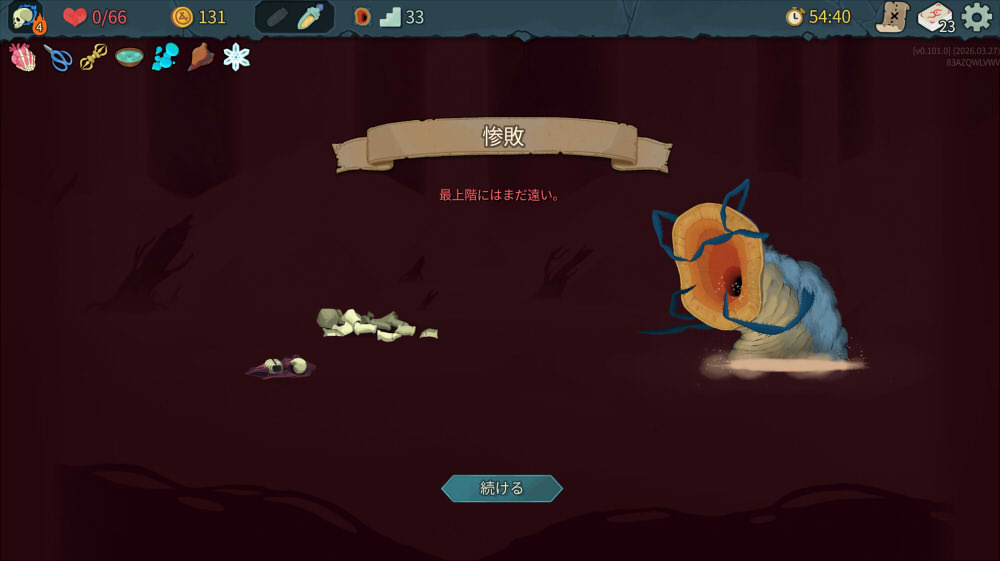Image resolution: width=1000 pixels, height=561 pixels.
Task: Continue past the defeat screen with 続ける
Action: (x=501, y=488)
